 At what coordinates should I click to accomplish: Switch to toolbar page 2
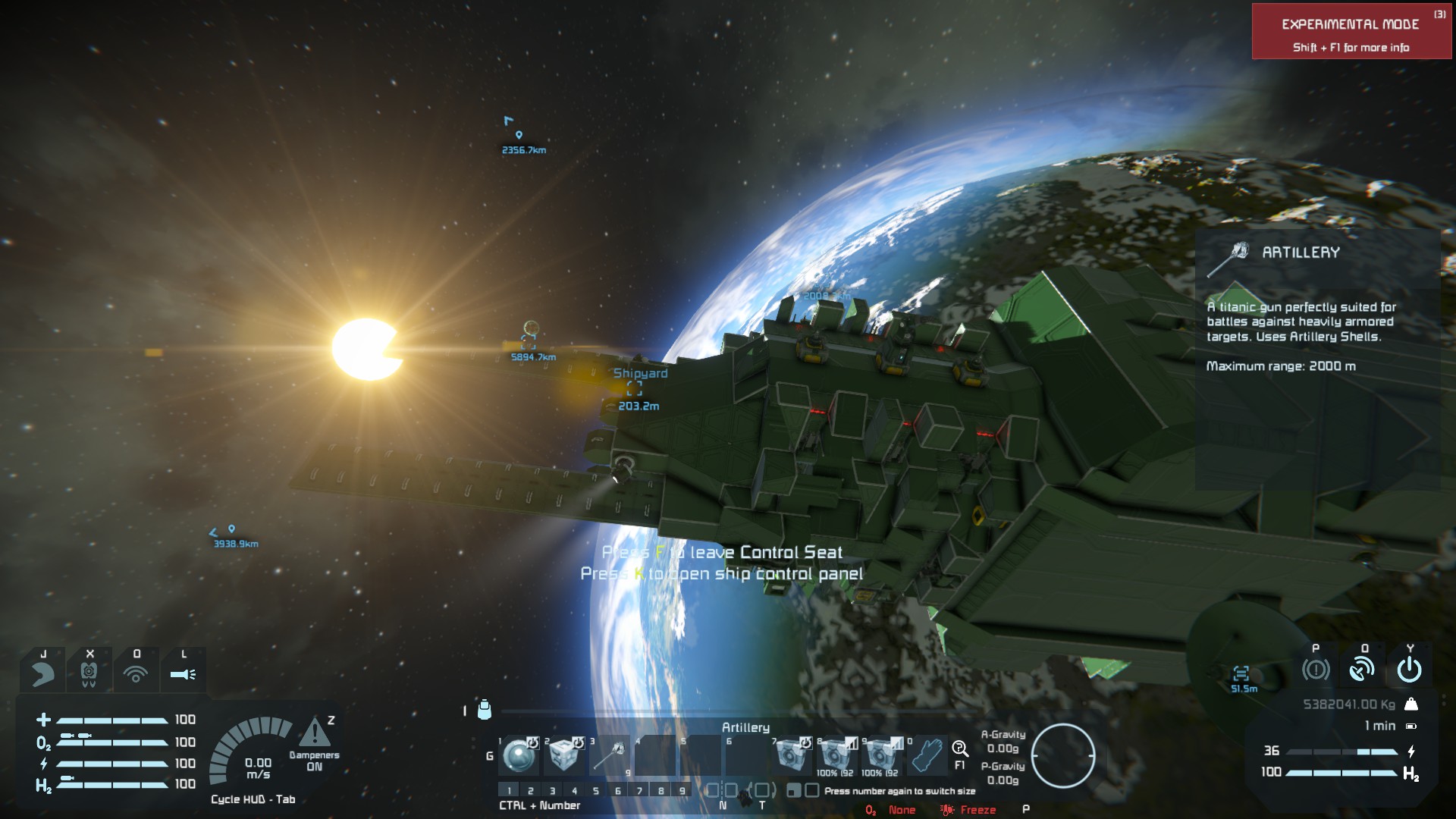tap(531, 791)
